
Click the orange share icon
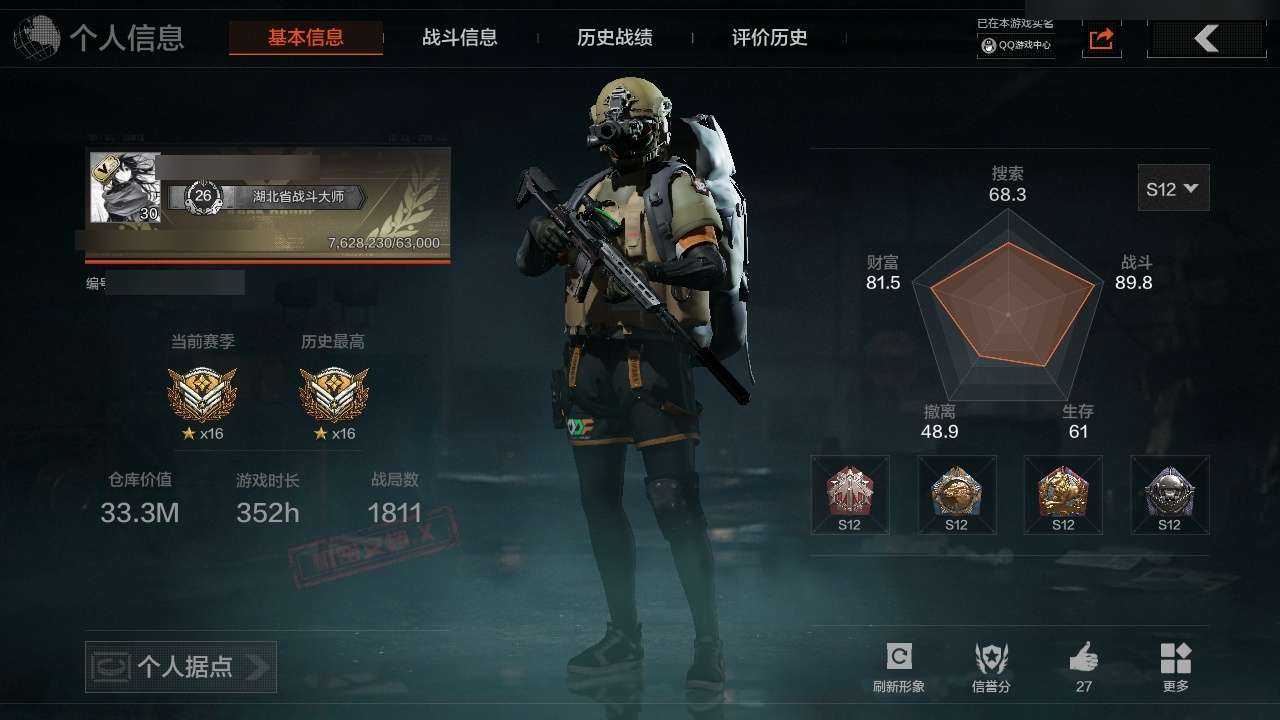1101,39
